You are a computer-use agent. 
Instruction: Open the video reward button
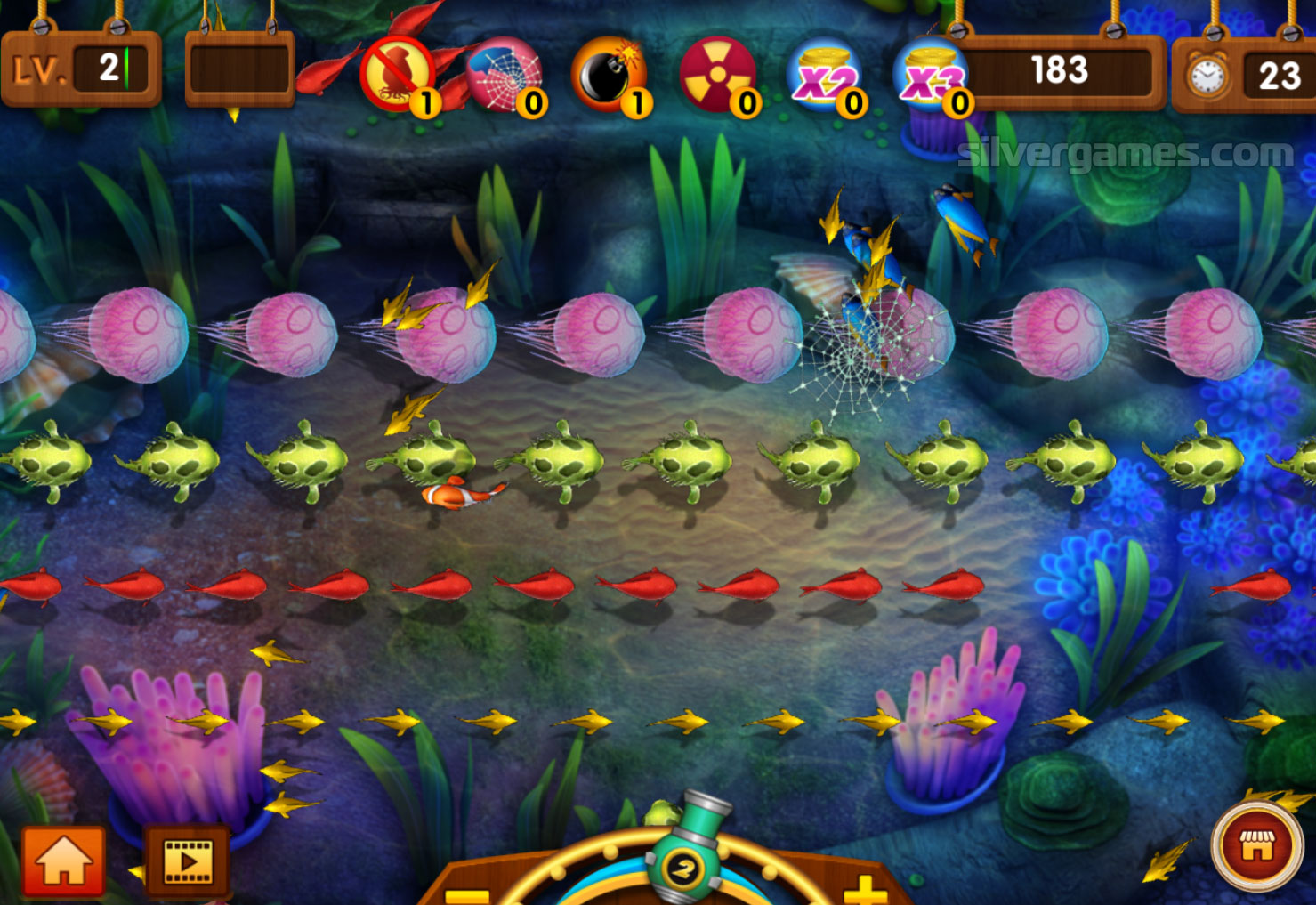(x=188, y=861)
